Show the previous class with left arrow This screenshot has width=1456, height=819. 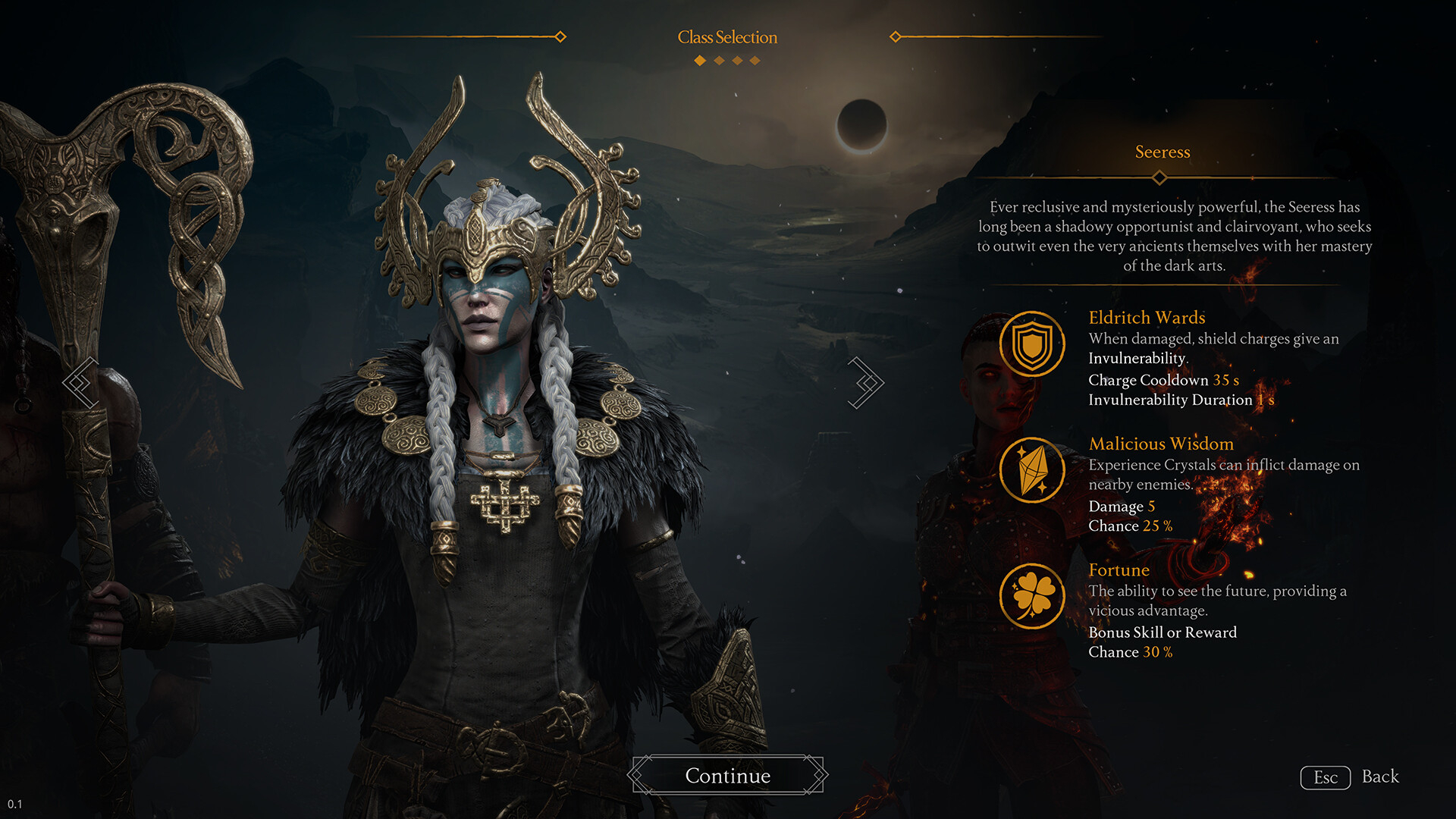[x=81, y=382]
